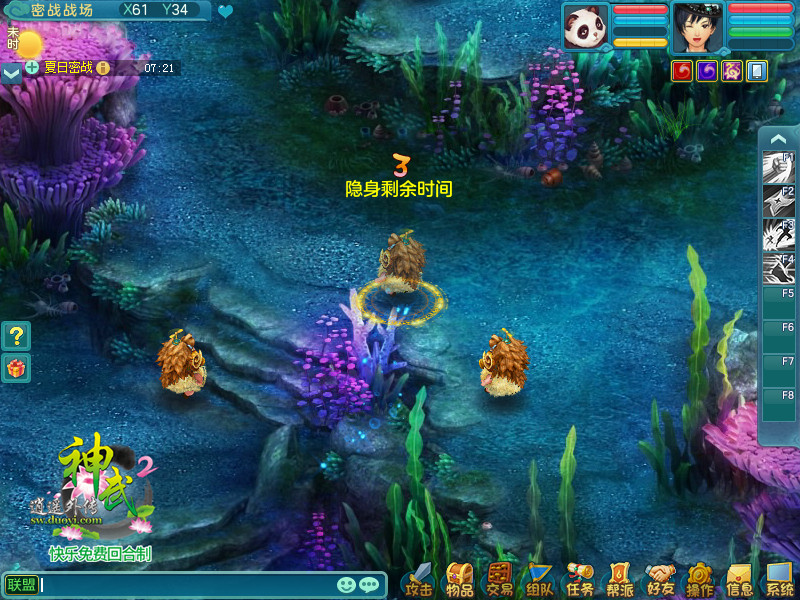Image resolution: width=800 pixels, height=600 pixels.
Task: Open the 系统 (System) monitor menu
Action: point(780,580)
